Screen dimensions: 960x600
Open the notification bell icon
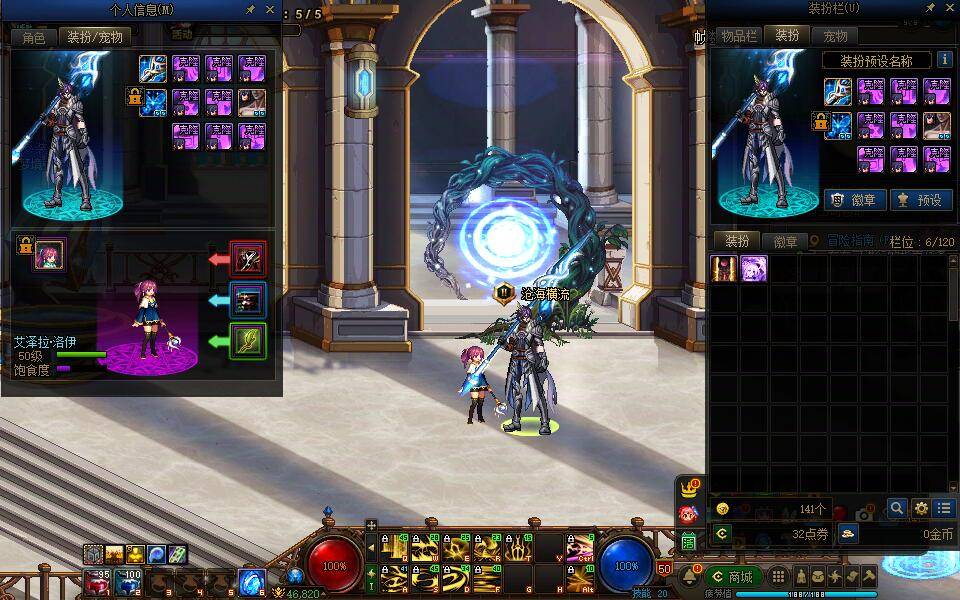[x=689, y=577]
